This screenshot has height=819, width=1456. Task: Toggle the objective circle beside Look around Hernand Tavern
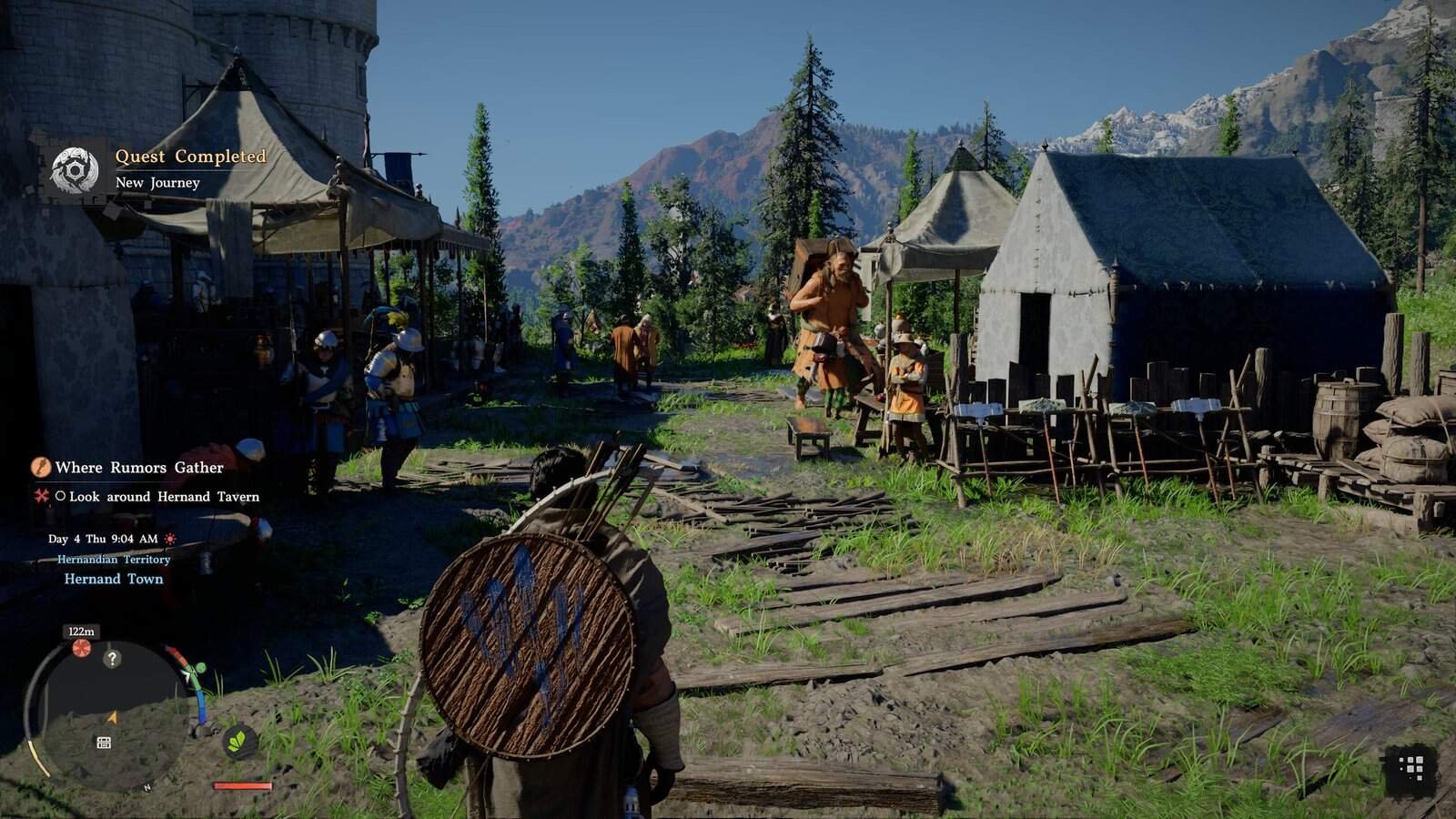61,496
